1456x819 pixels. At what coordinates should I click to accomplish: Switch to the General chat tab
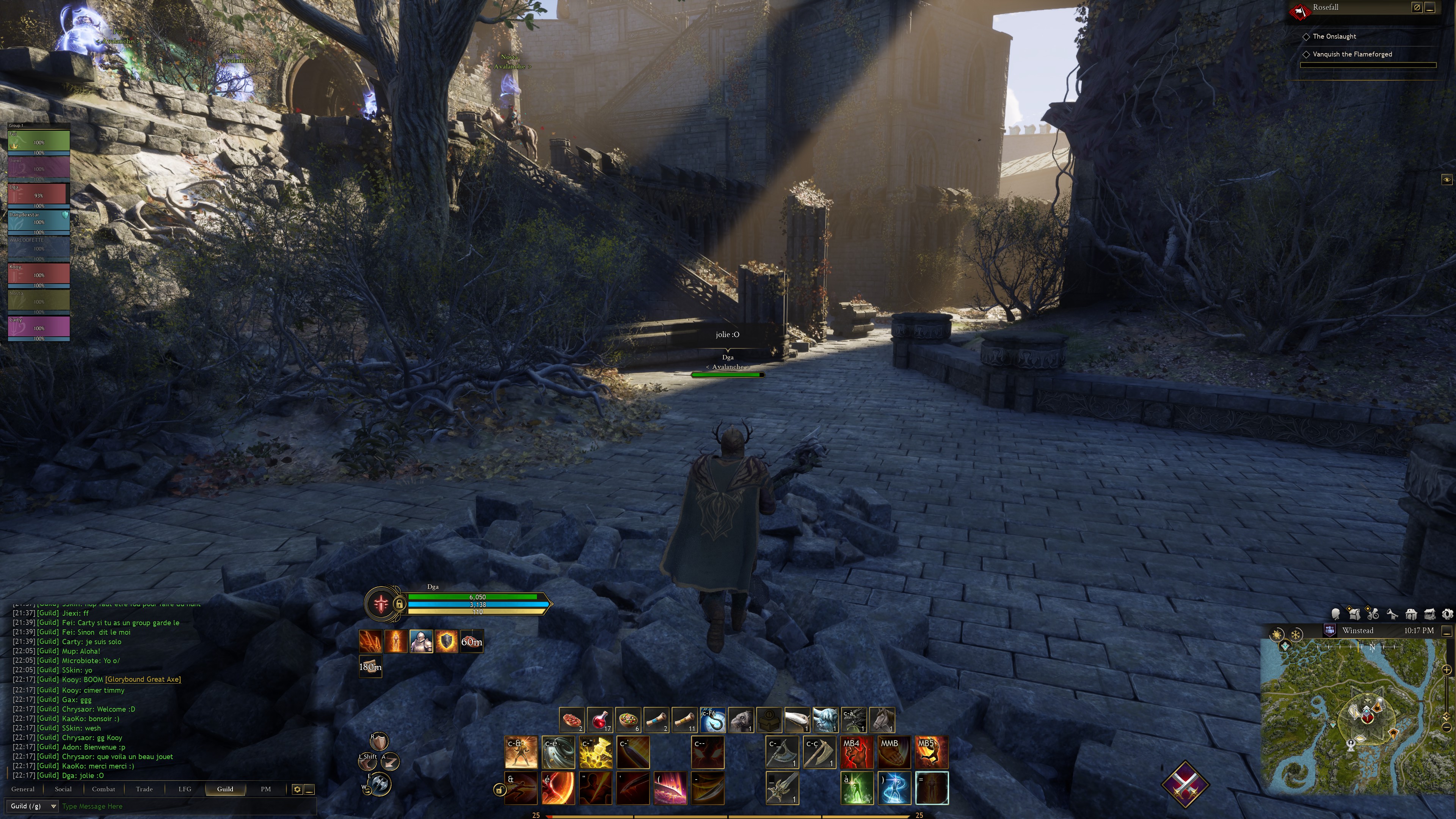coord(23,789)
